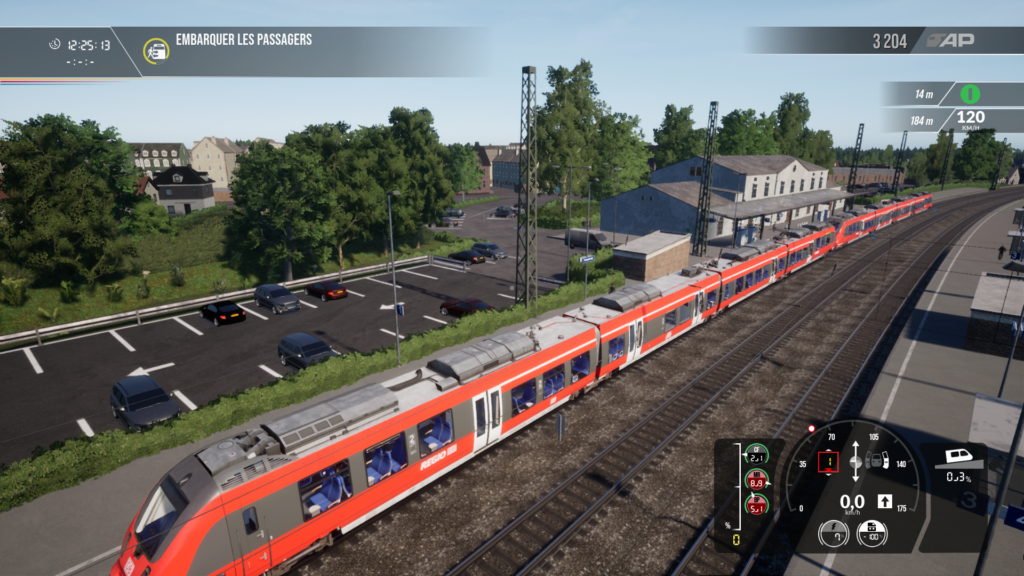The image size is (1024, 576).
Task: Open the Embarquer les passagers objective
Action: coord(244,40)
